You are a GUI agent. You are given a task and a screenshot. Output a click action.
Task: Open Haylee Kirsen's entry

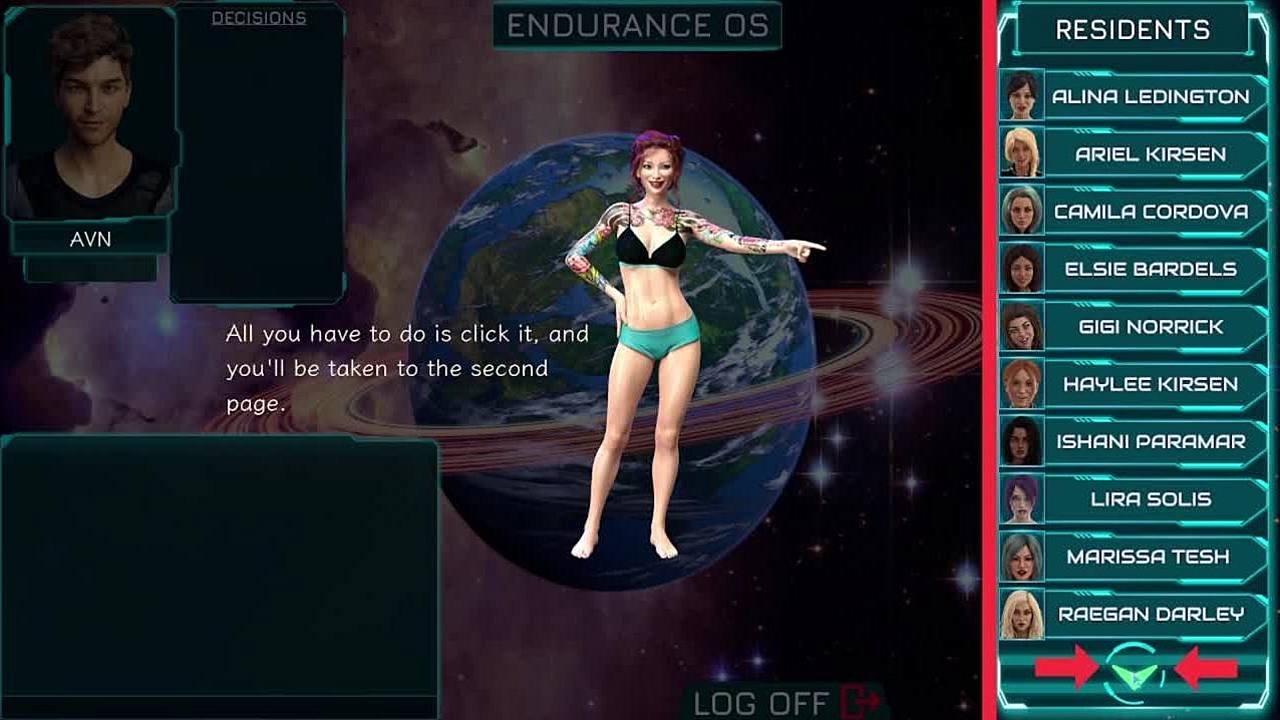[x=1150, y=384]
